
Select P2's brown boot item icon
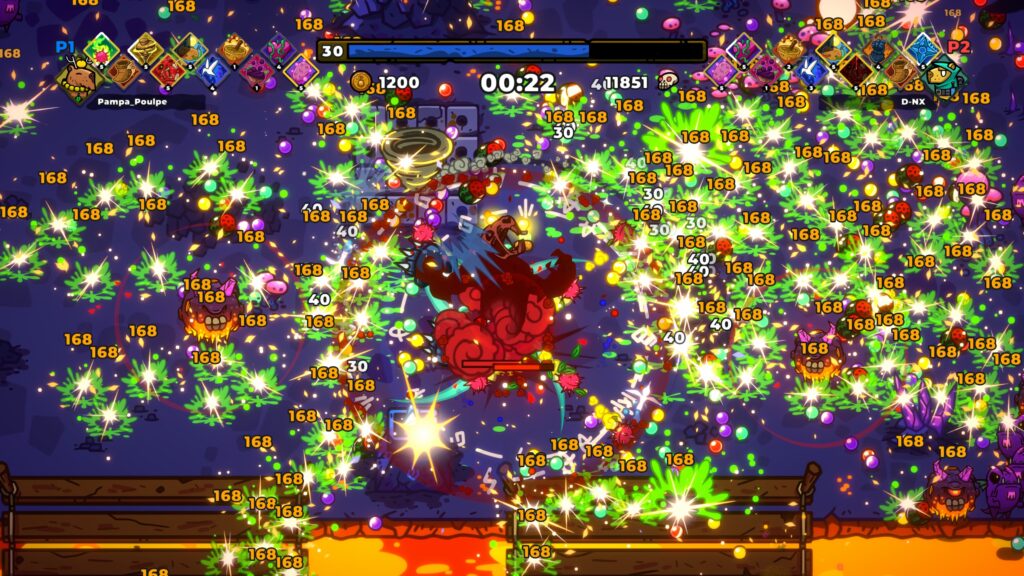(x=899, y=70)
